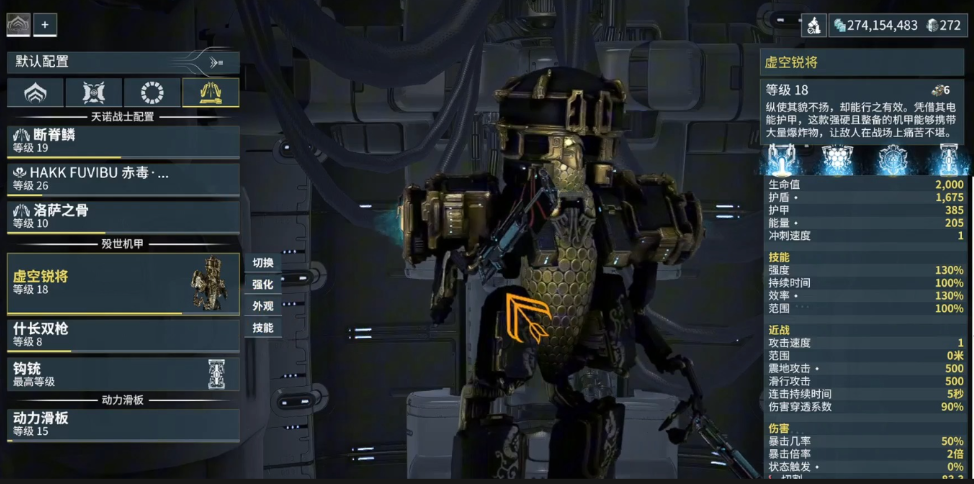Select the highlighted yellow hands tab
Screen dimensions: 974x484
coord(210,93)
